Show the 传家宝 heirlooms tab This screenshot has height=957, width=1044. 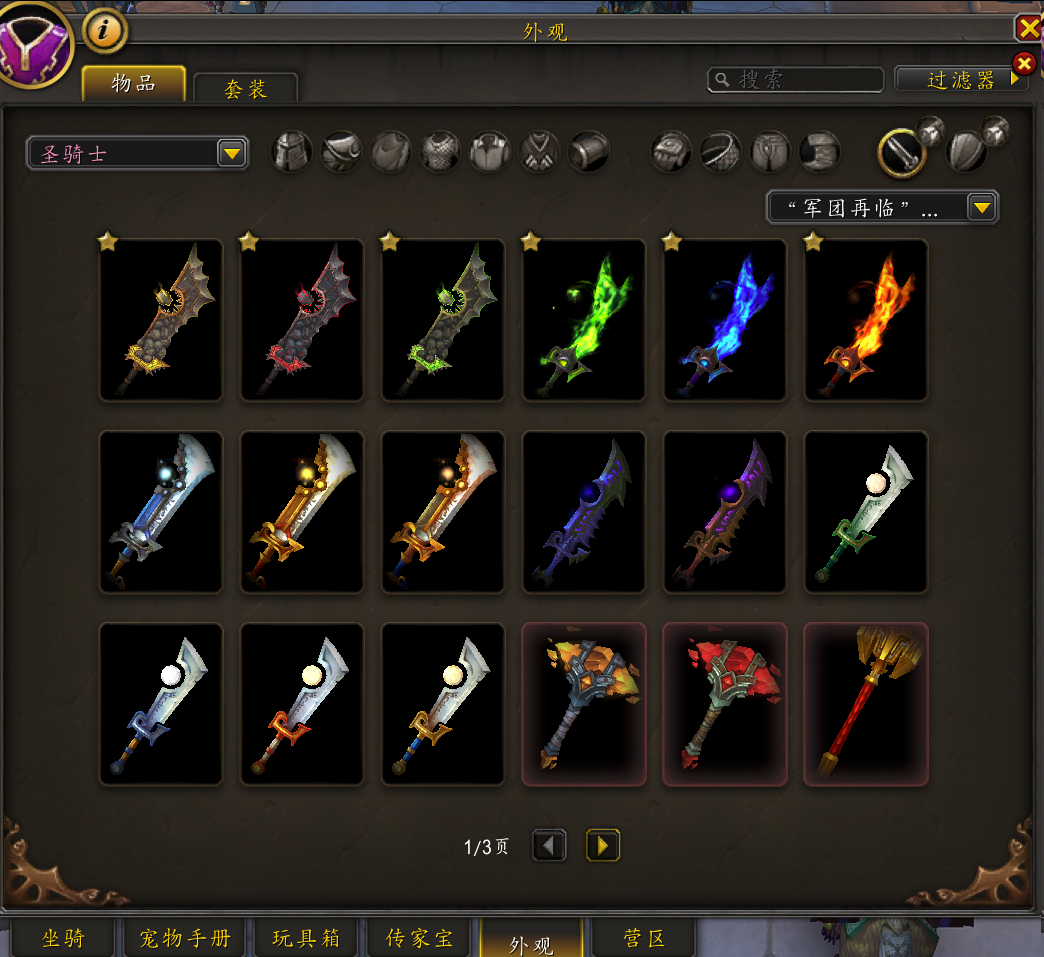(420, 938)
